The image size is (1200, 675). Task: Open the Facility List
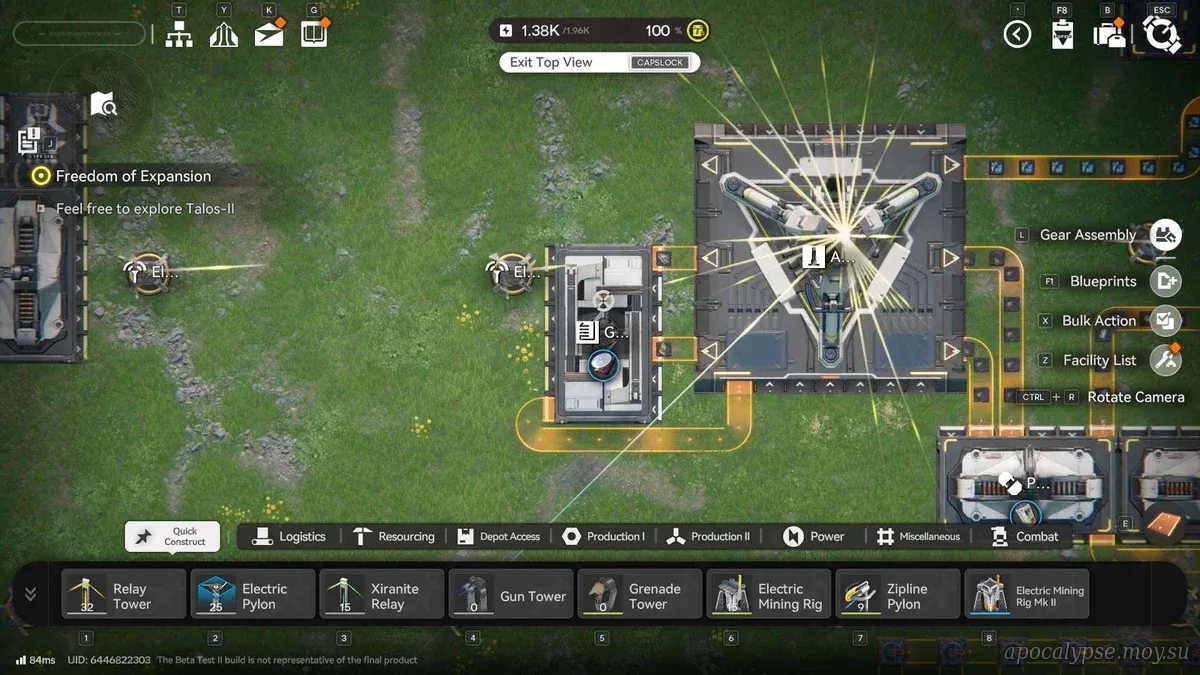pyautogui.click(x=1164, y=360)
